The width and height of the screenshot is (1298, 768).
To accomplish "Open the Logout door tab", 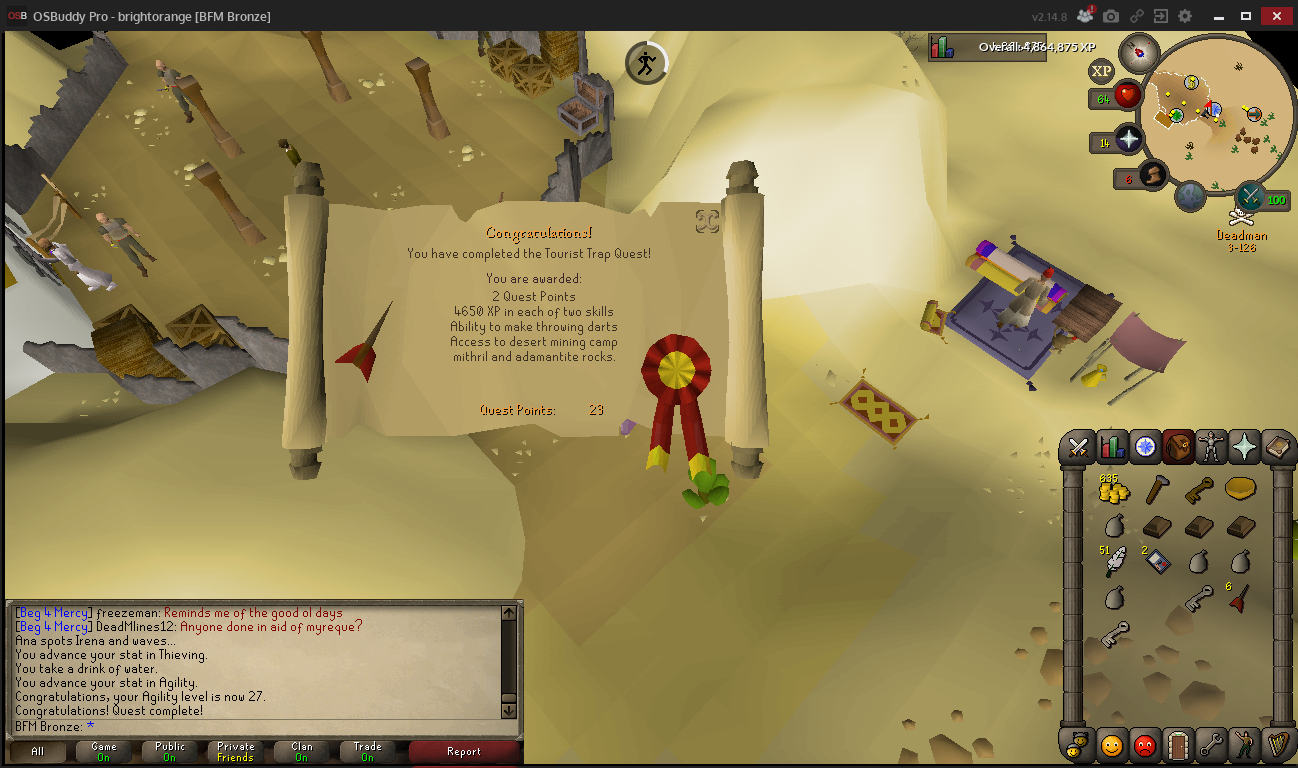I will [1178, 744].
